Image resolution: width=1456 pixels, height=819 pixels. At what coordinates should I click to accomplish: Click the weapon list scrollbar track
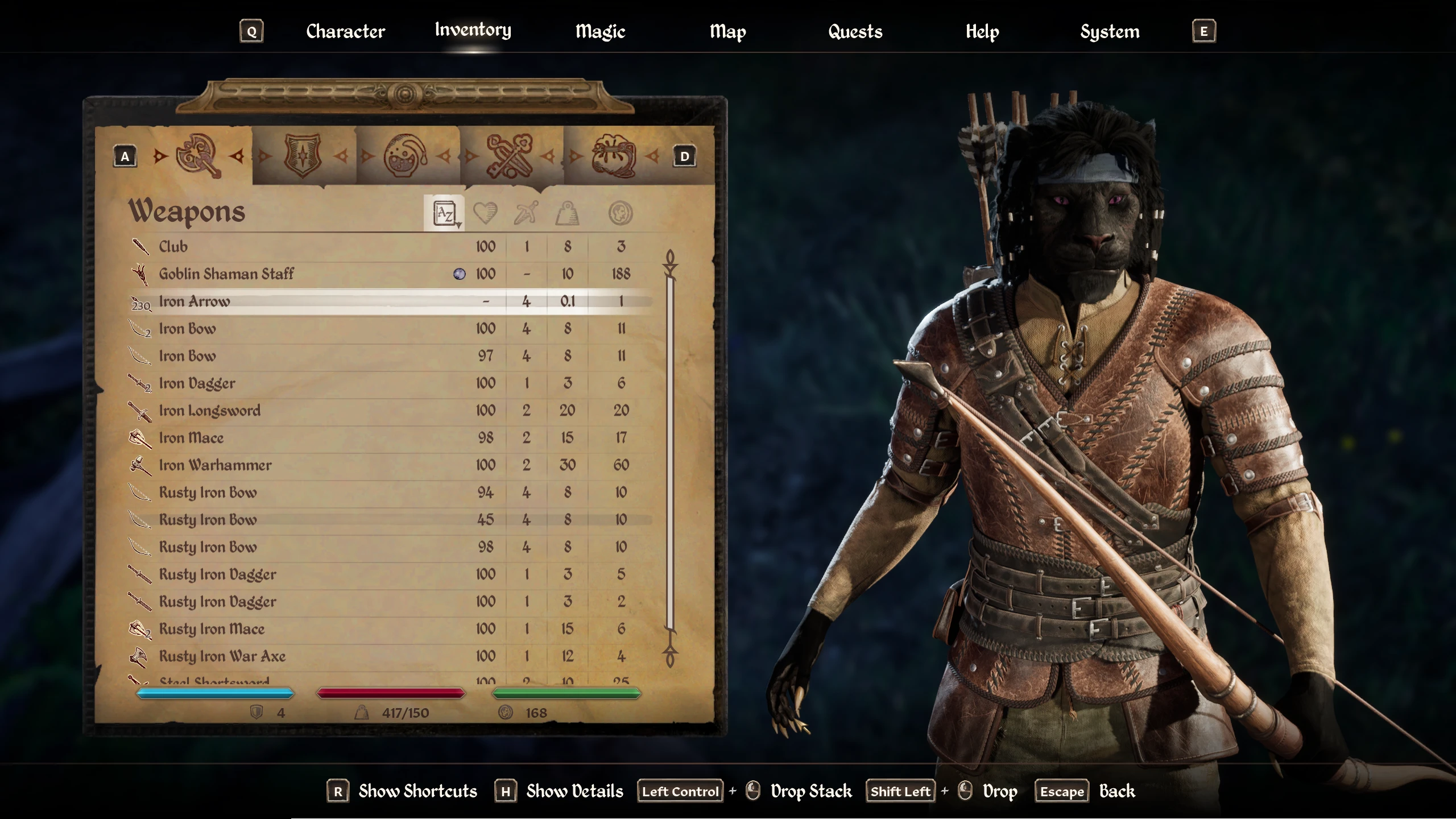(670, 455)
